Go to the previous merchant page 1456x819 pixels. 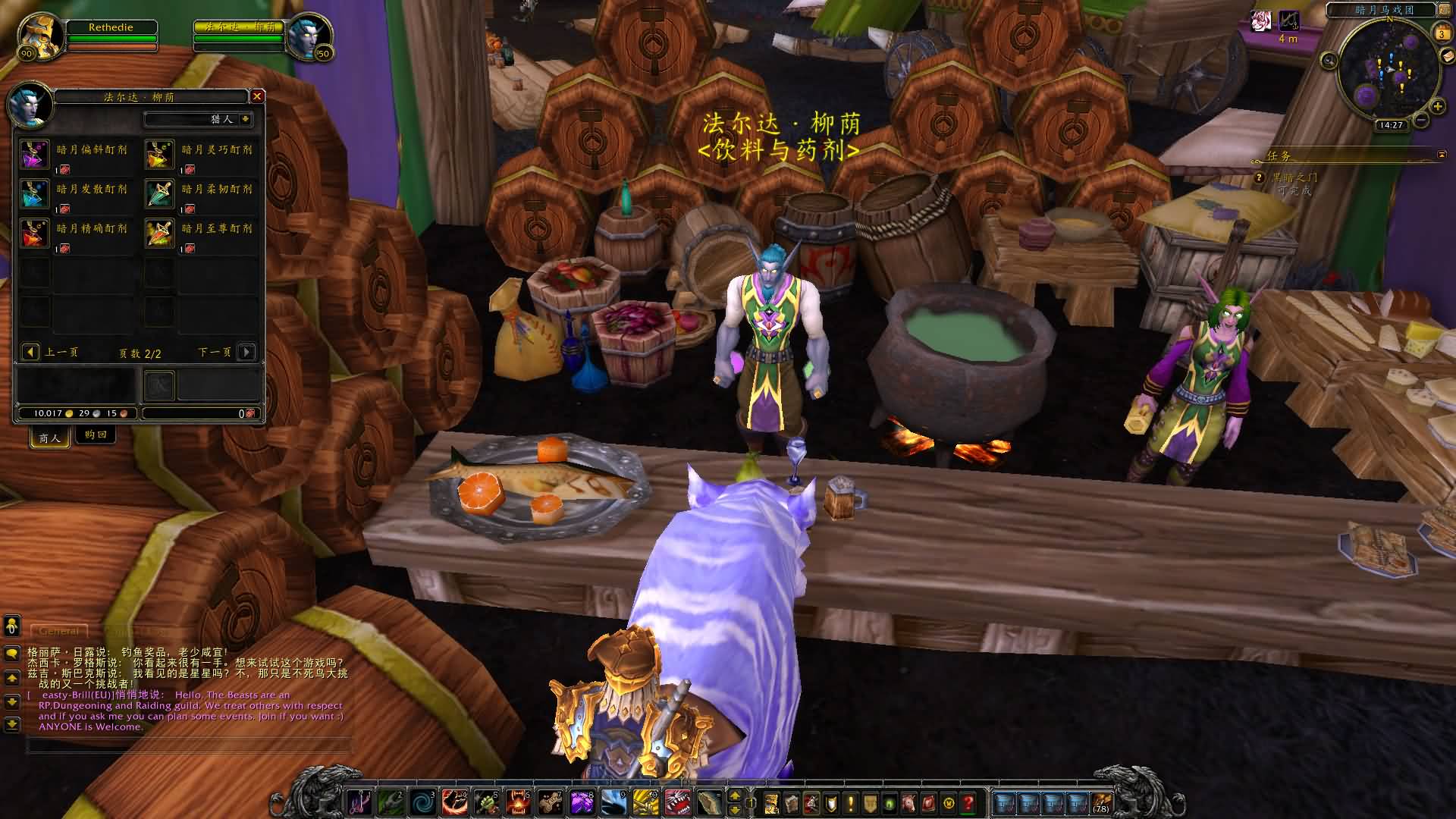coord(30,352)
